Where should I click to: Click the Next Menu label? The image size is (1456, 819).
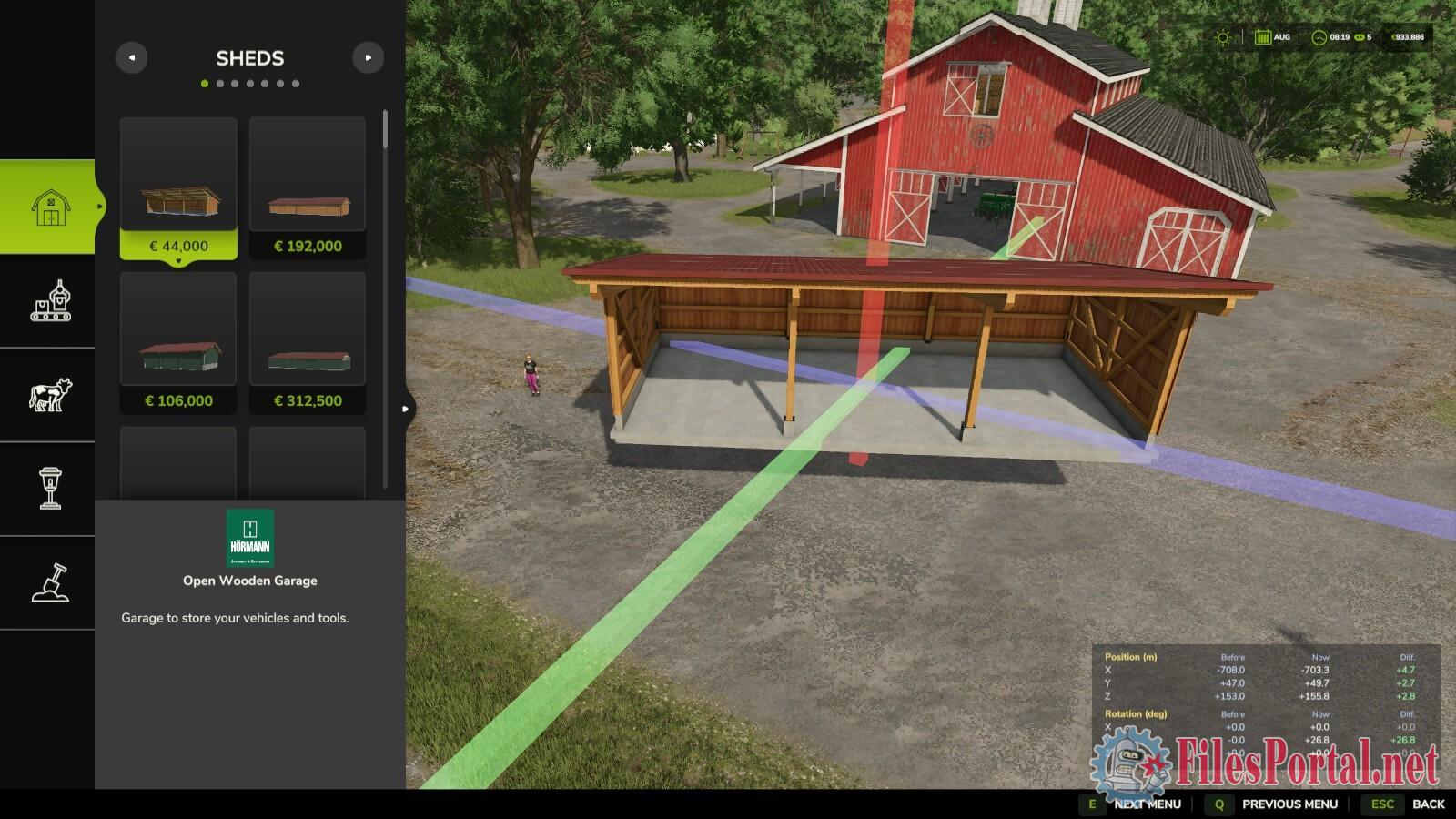1147,804
